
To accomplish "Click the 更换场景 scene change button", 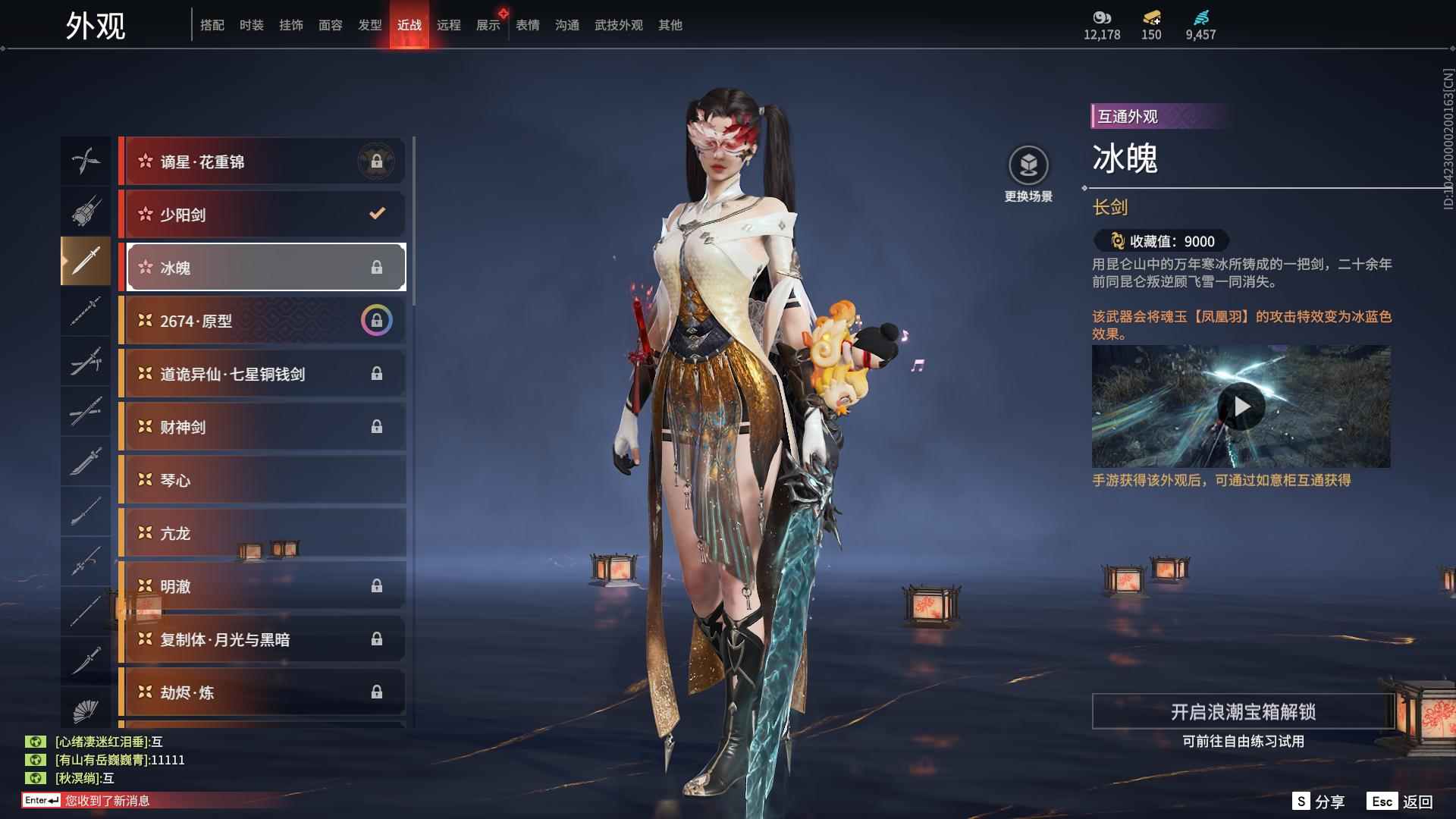I will [1028, 174].
